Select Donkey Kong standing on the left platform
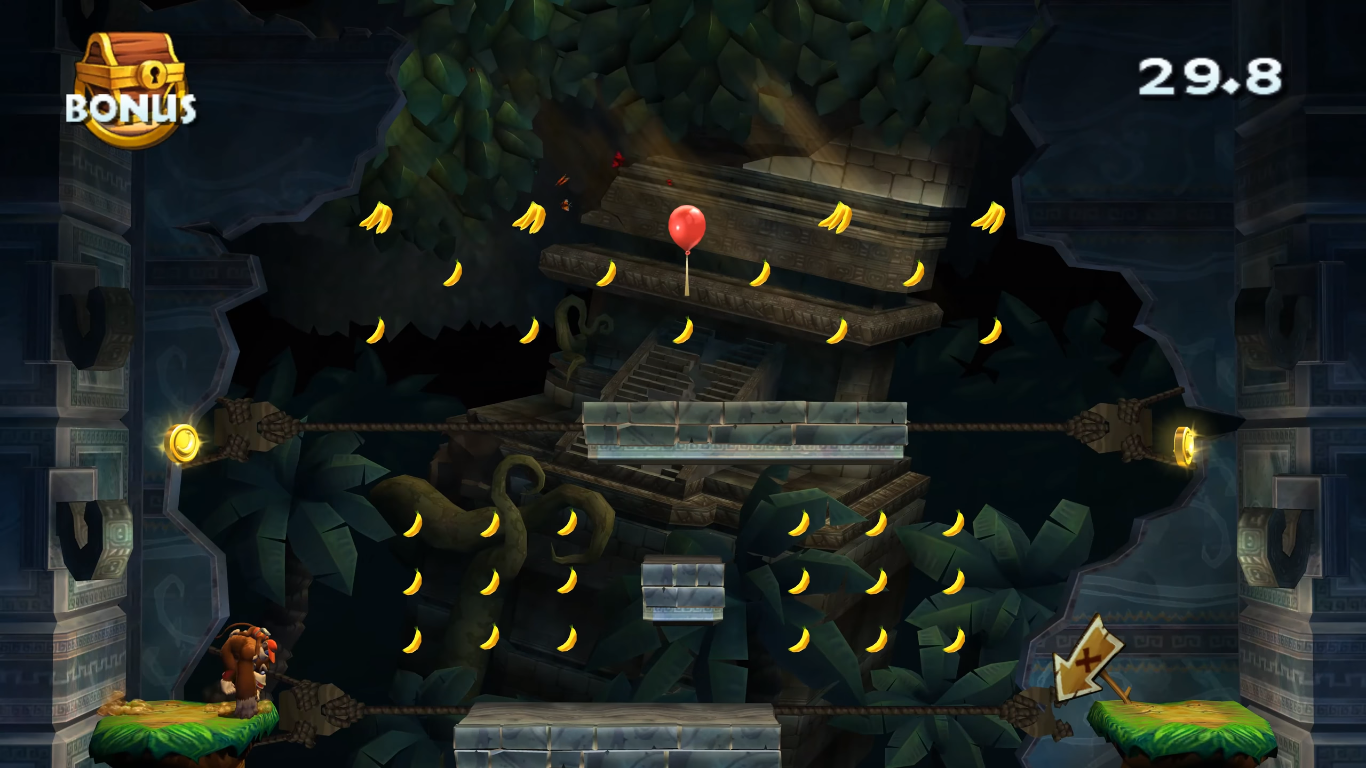 click(x=248, y=666)
